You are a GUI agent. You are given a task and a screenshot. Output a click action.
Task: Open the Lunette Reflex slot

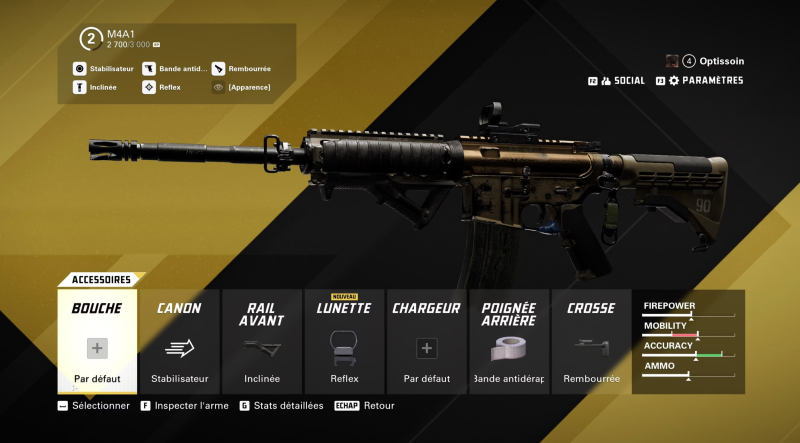click(x=344, y=342)
